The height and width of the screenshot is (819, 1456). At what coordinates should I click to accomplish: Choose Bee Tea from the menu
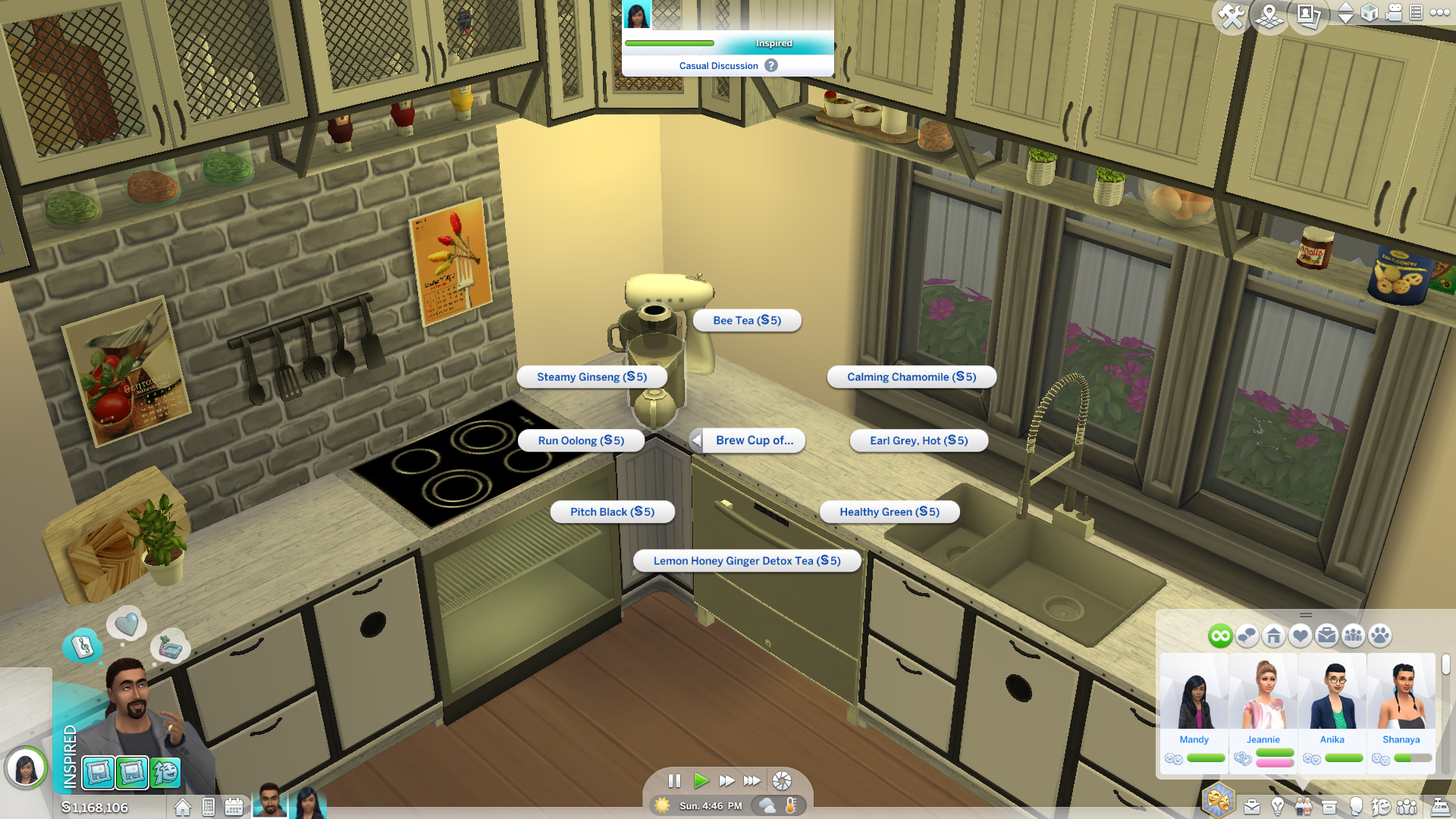tap(747, 321)
